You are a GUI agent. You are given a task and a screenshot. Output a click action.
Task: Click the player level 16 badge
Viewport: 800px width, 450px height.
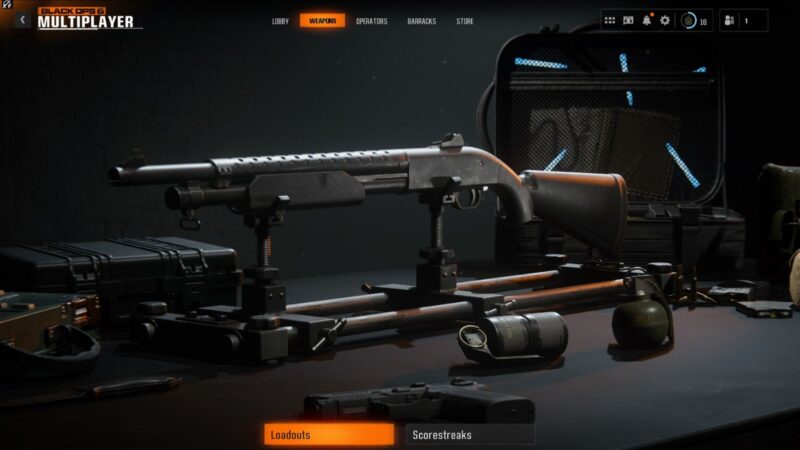(694, 20)
